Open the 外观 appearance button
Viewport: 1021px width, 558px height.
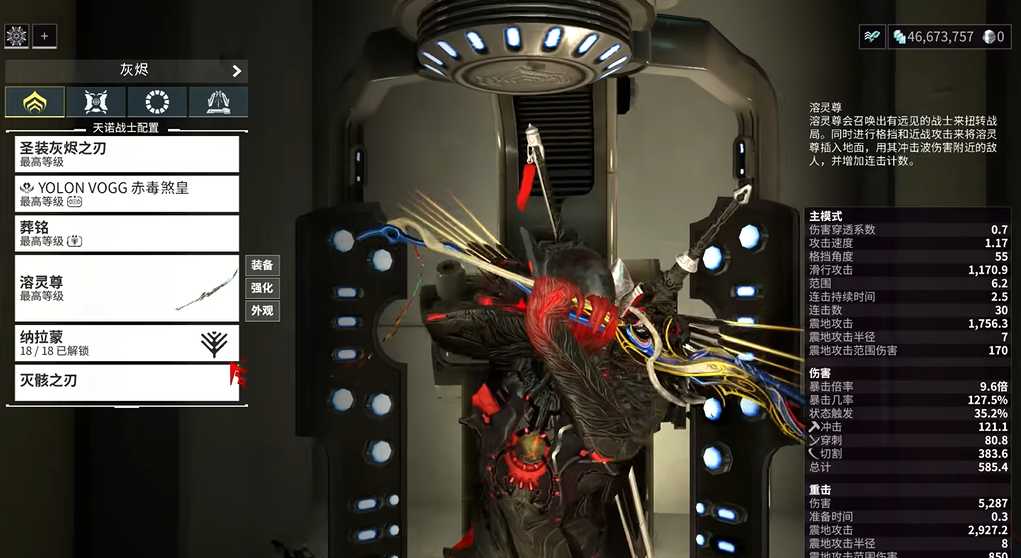pos(262,311)
